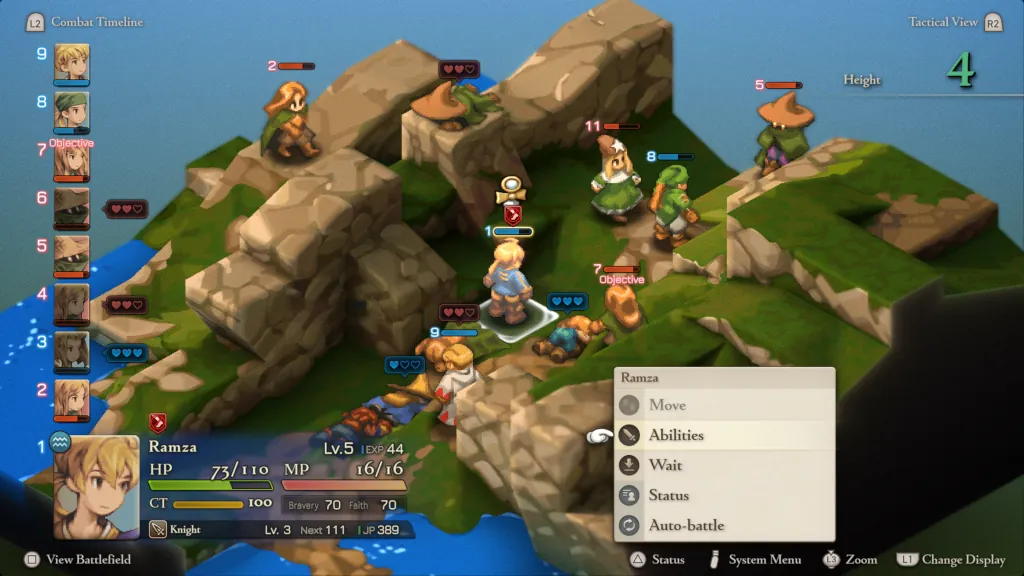Pick the timeline portrait numbered 8
Screen dimensions: 1024x576
[x=72, y=110]
